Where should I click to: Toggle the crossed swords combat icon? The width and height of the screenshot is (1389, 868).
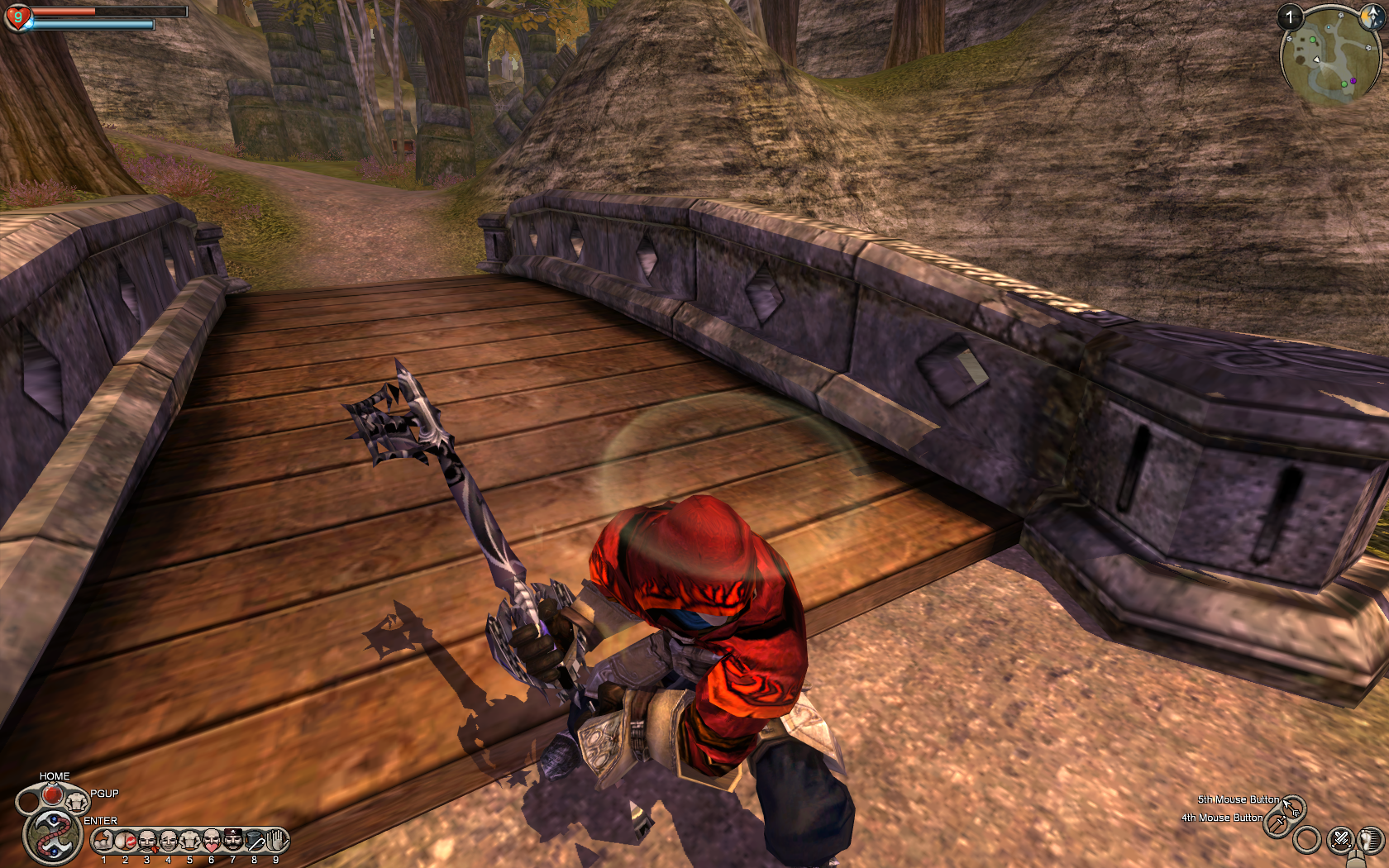[x=1340, y=840]
